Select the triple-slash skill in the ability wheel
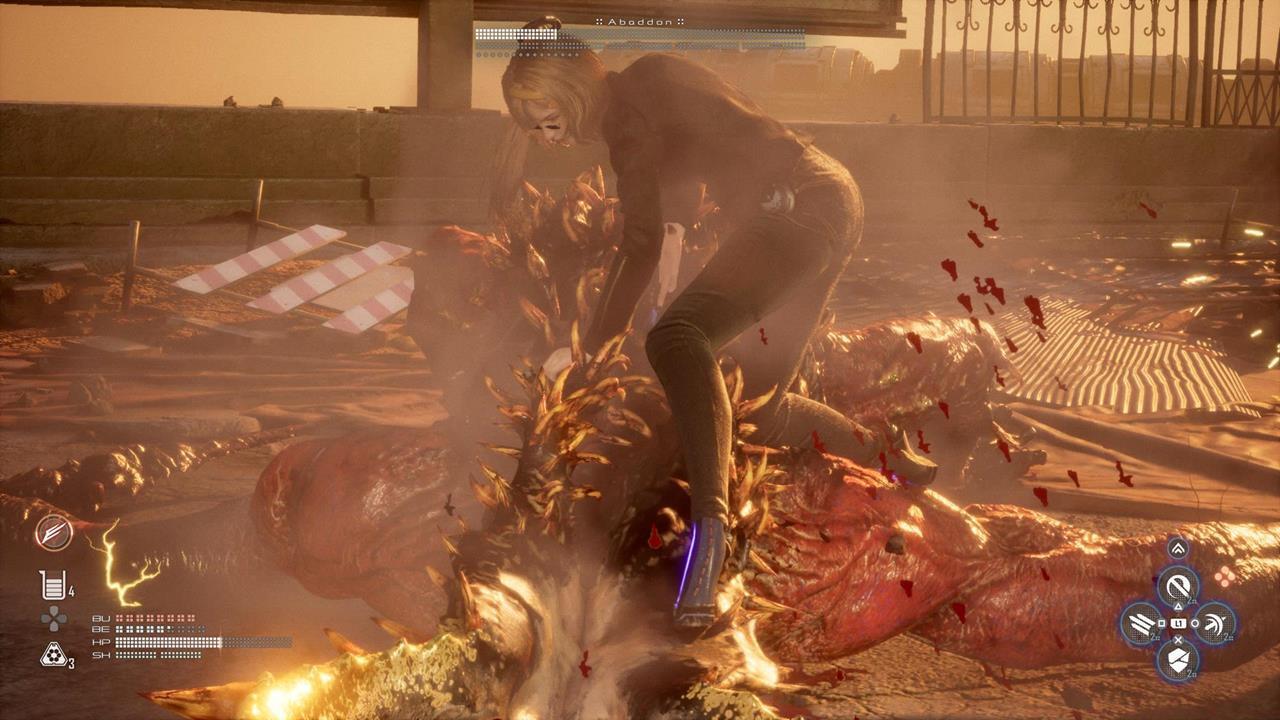This screenshot has width=1280, height=720. tap(1139, 623)
